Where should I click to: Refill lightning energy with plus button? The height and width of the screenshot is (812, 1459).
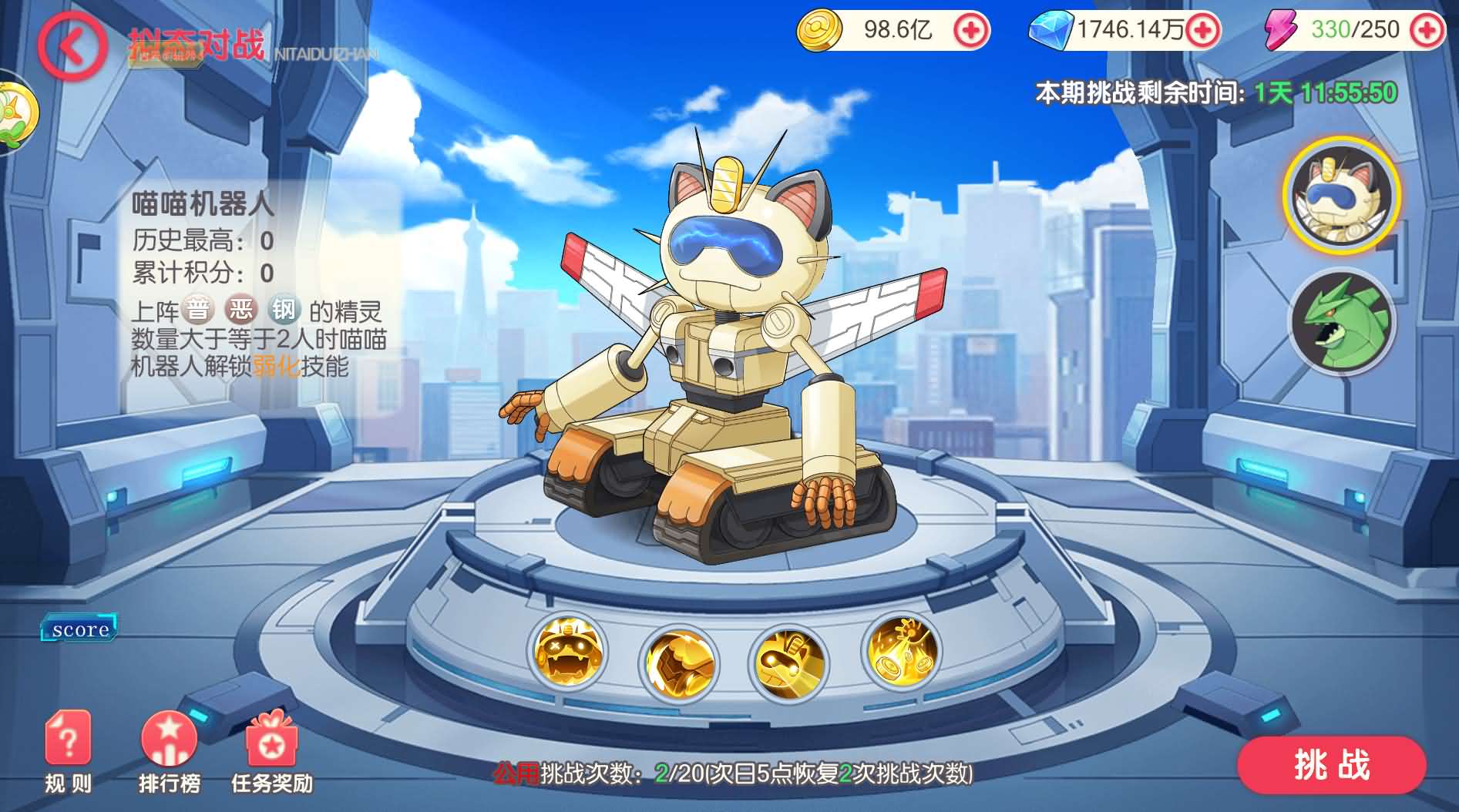click(x=1426, y=31)
